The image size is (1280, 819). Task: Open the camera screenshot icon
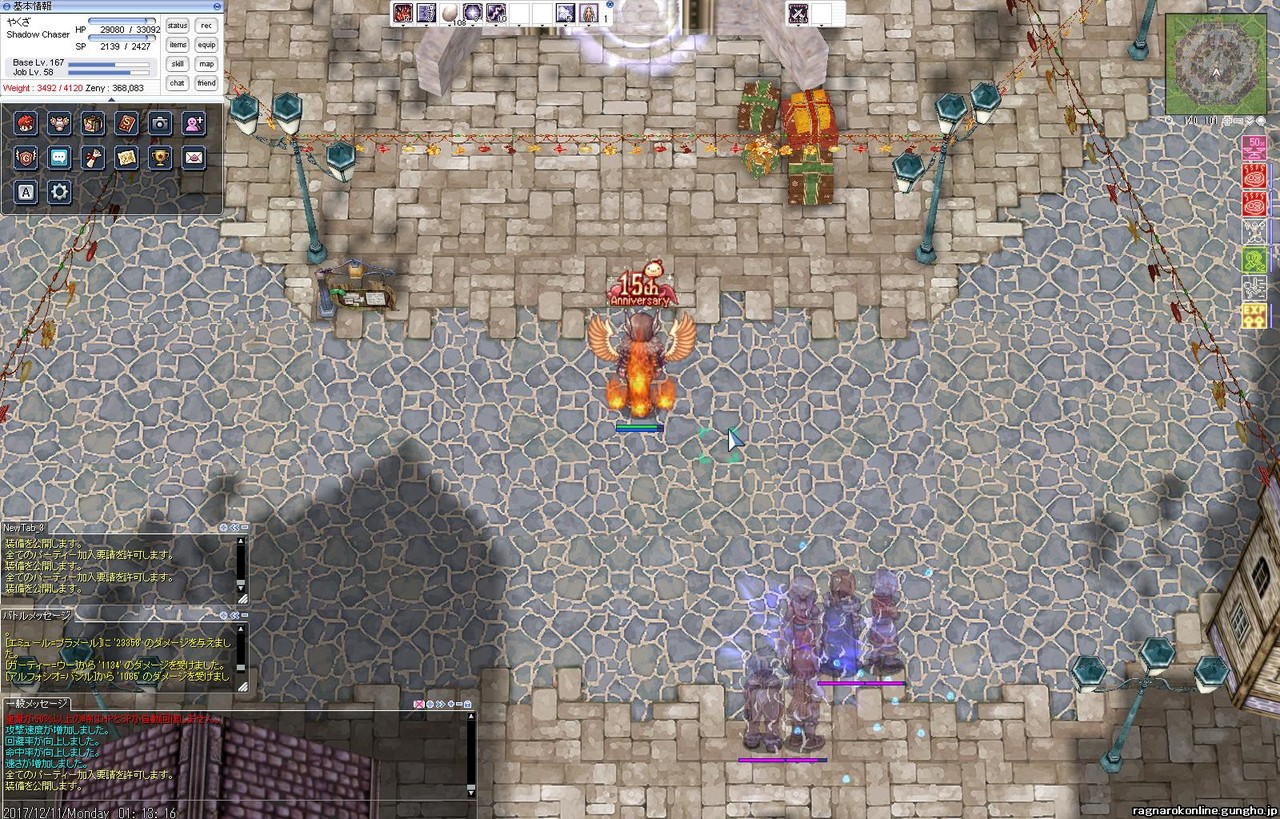pos(160,123)
